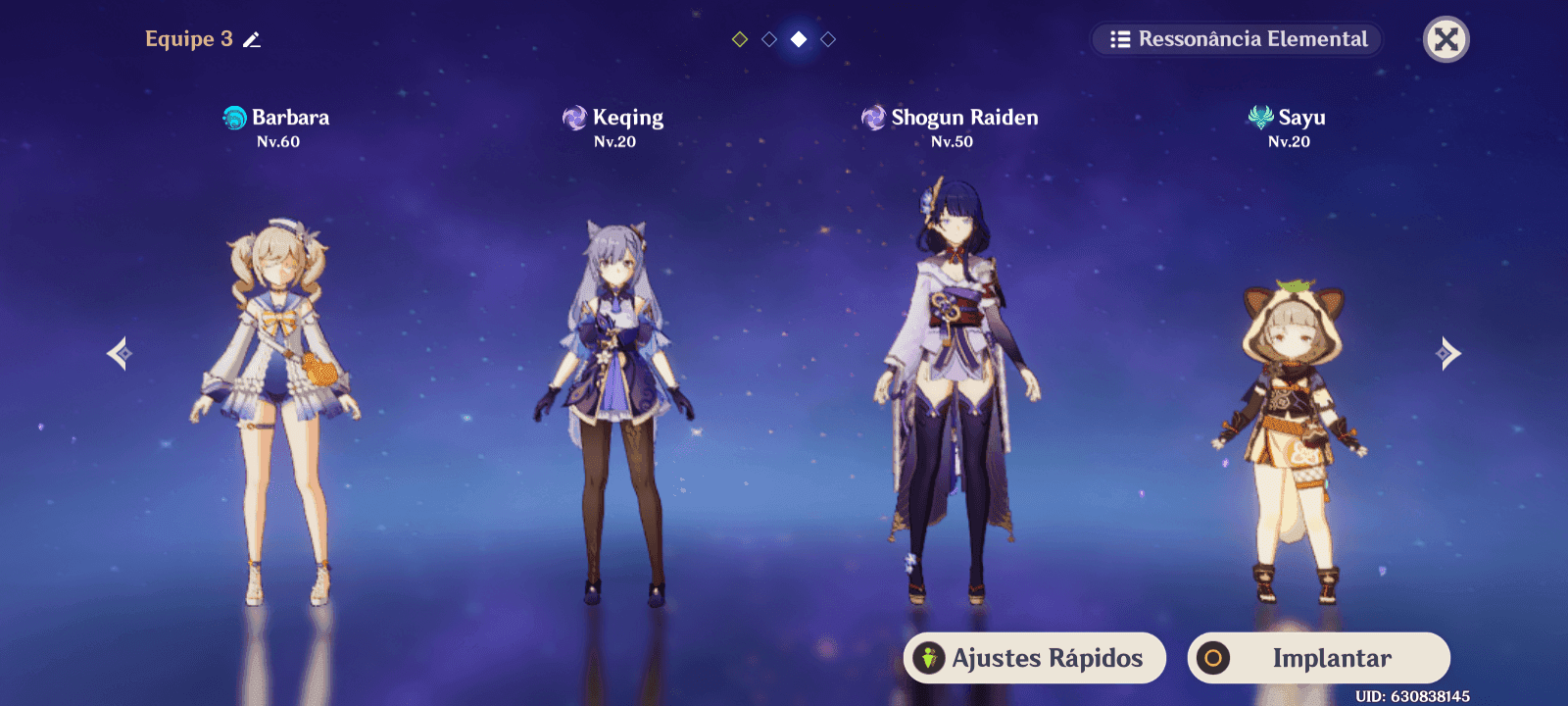Image resolution: width=1568 pixels, height=706 pixels.
Task: Deploy the team with Implantar
Action: coord(1318,658)
